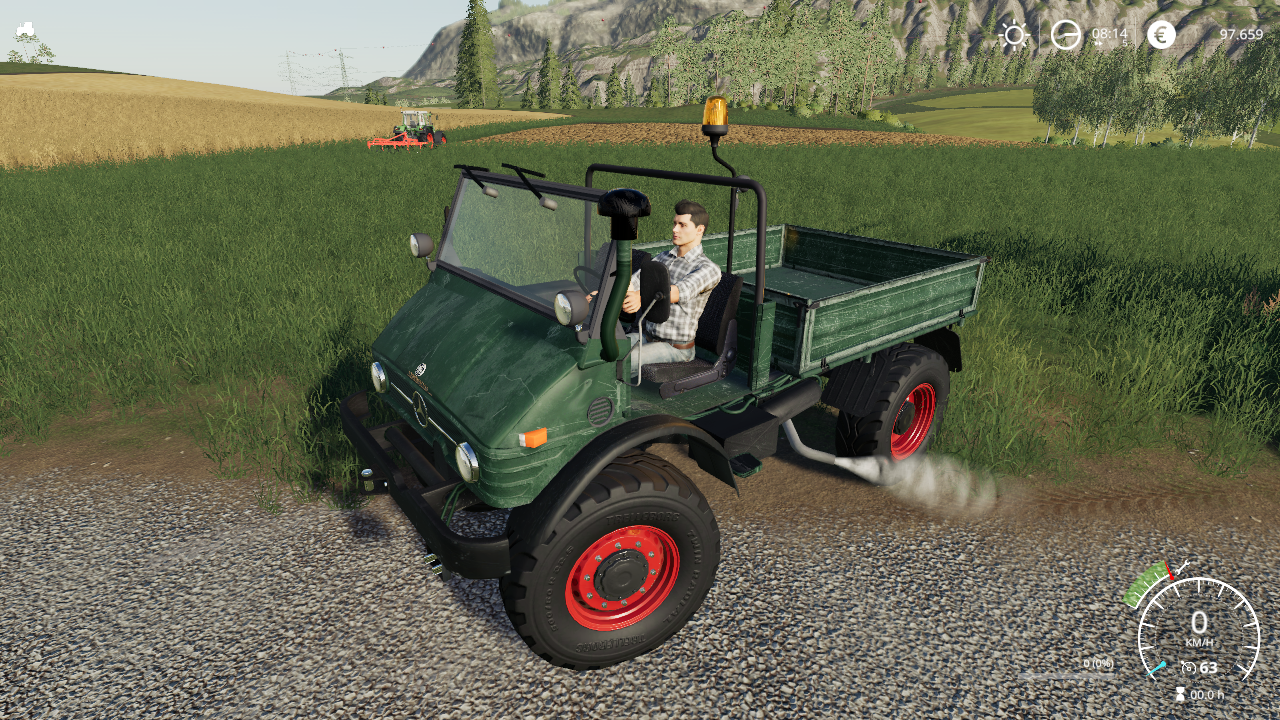
Task: Click the euro money icon
Action: click(1161, 35)
